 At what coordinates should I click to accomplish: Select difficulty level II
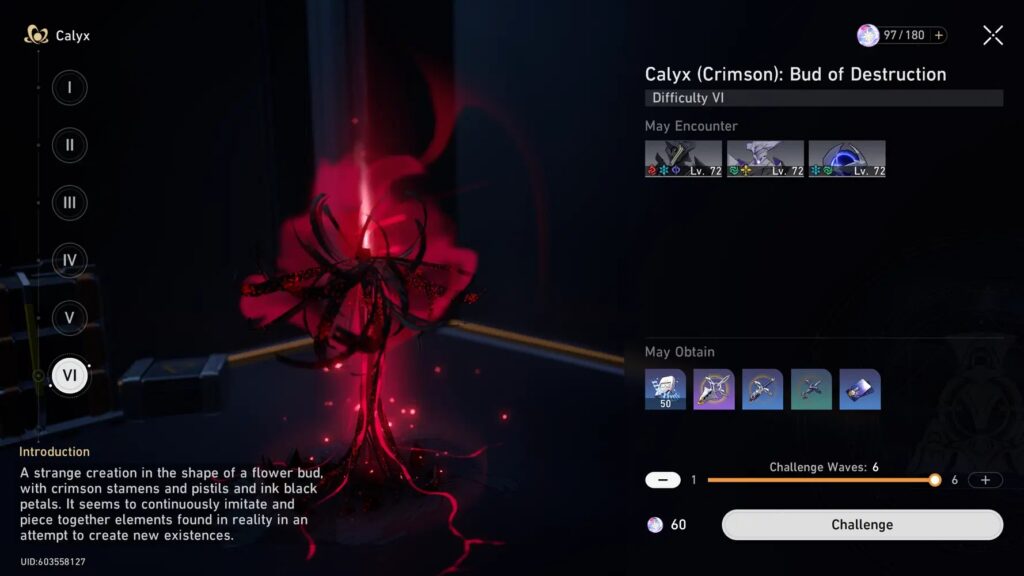pos(69,145)
